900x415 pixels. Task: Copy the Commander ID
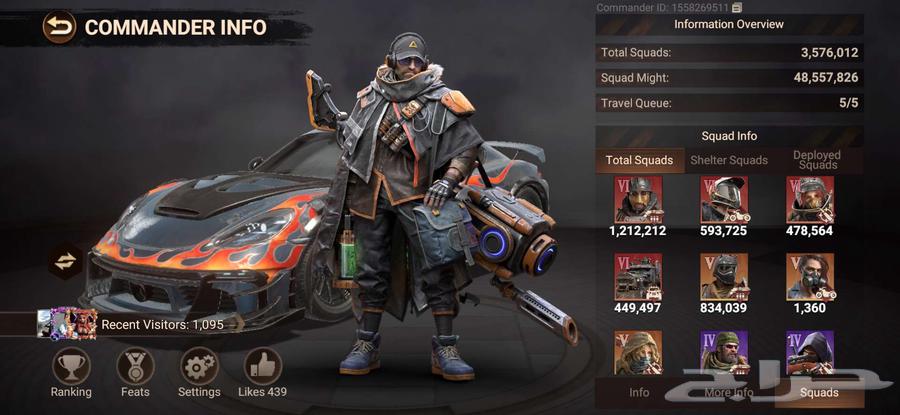click(737, 8)
